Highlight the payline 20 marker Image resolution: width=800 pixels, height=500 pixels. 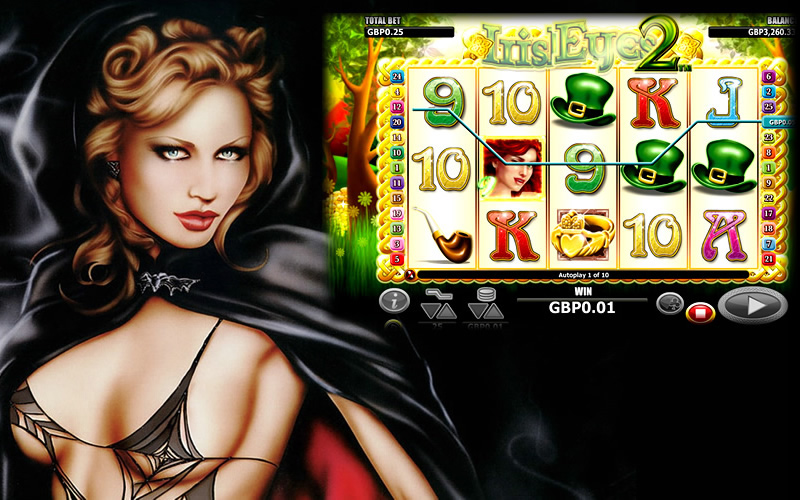[397, 122]
